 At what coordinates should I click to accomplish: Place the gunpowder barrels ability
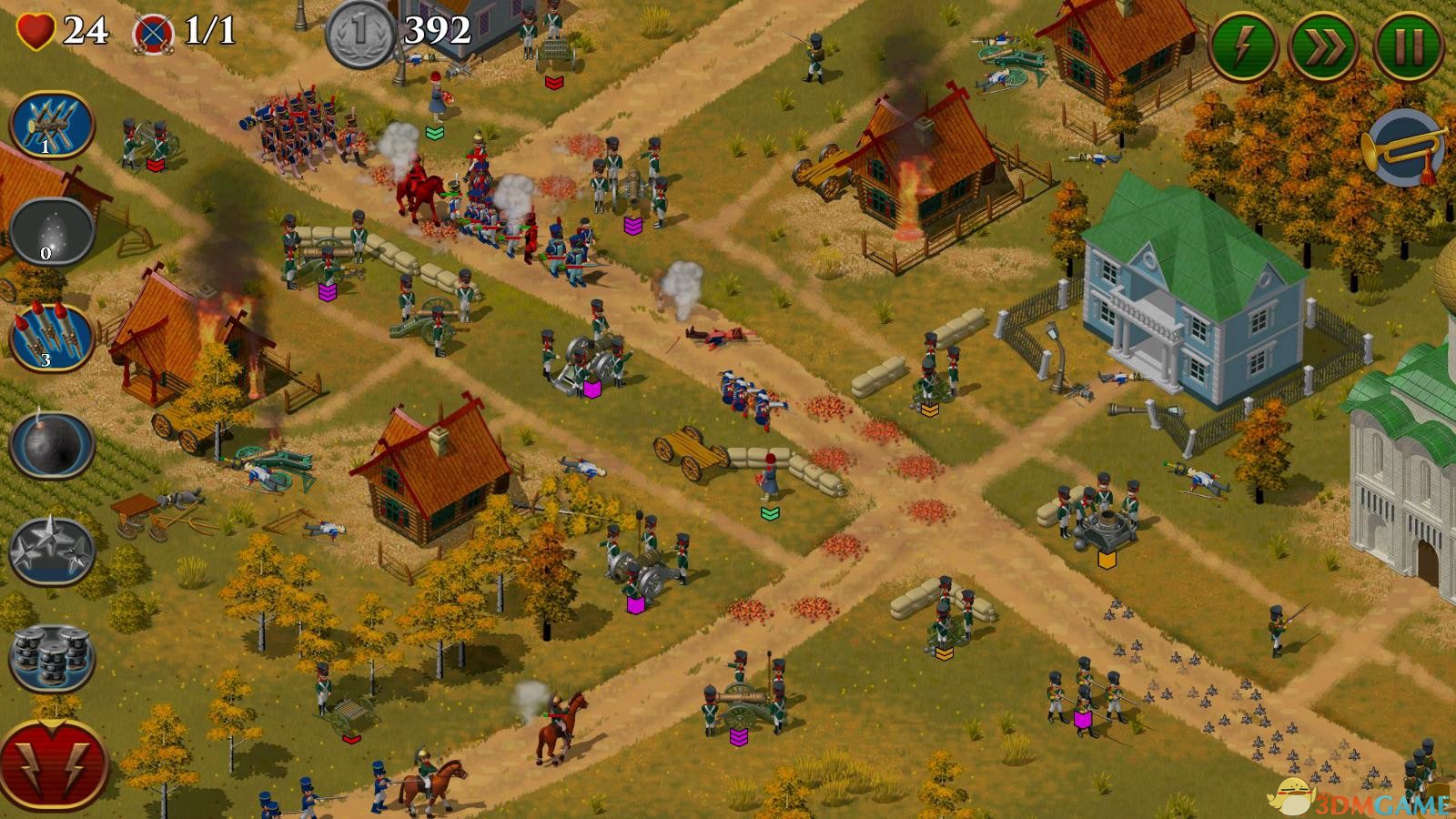click(x=52, y=657)
